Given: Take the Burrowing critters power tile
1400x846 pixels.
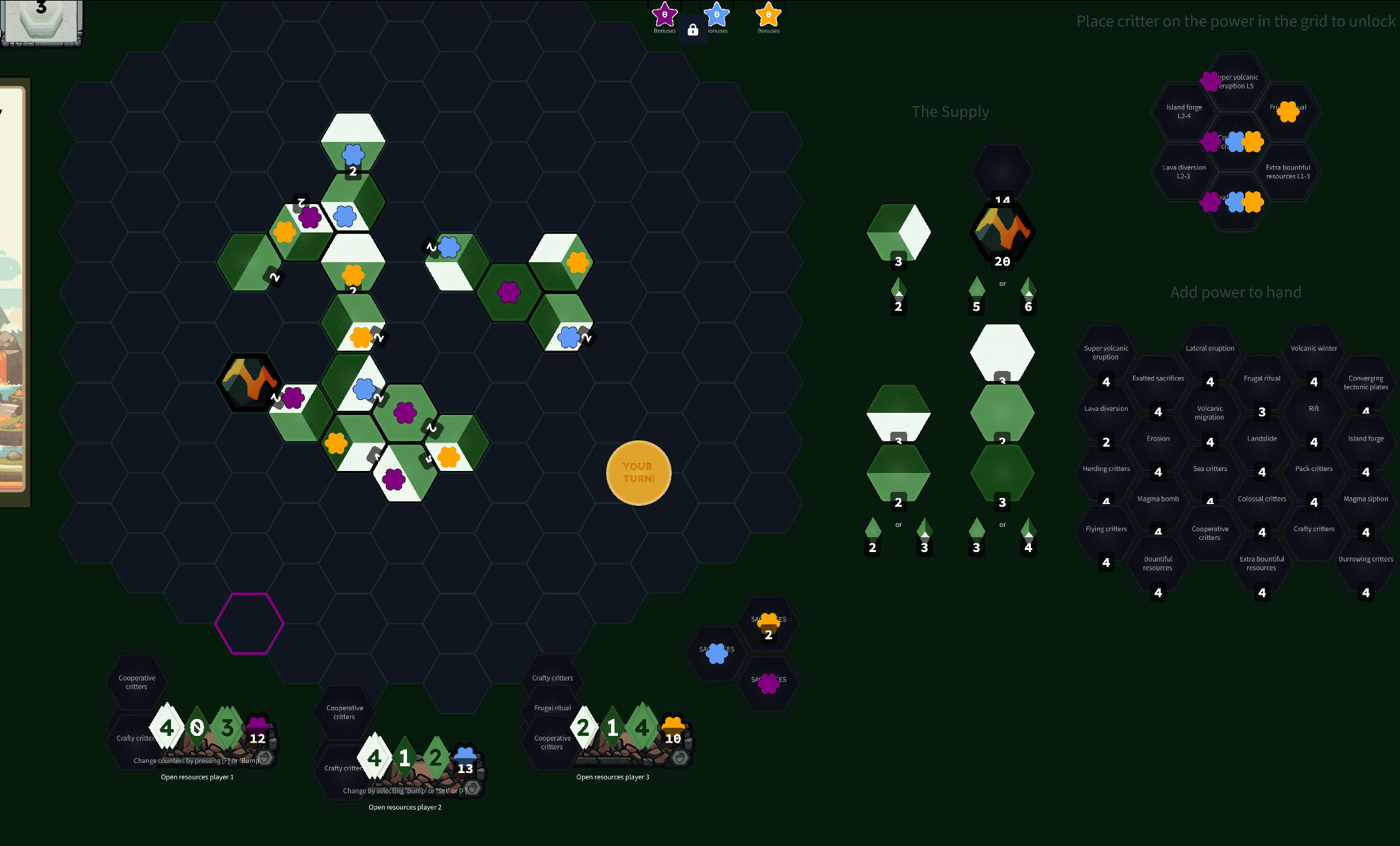Looking at the screenshot, I should [x=1366, y=566].
